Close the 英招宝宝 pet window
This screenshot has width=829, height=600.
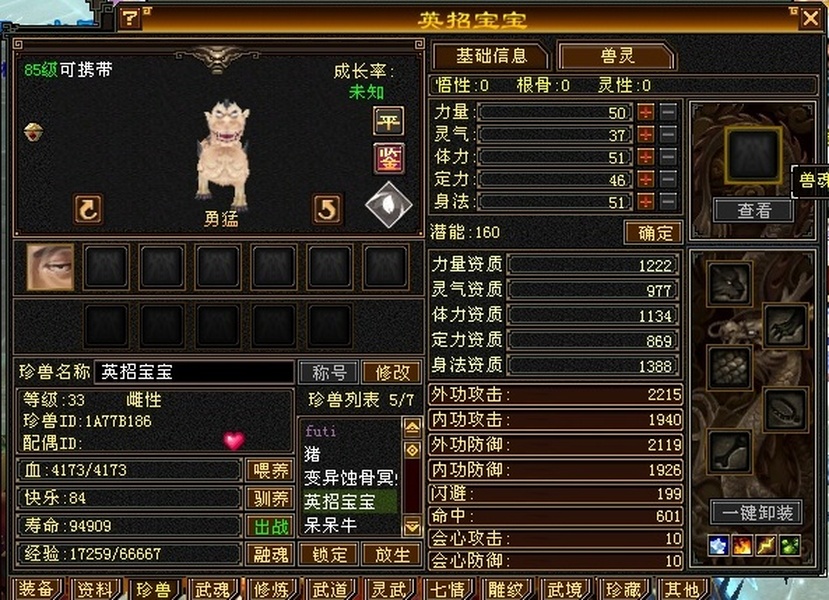click(x=810, y=17)
